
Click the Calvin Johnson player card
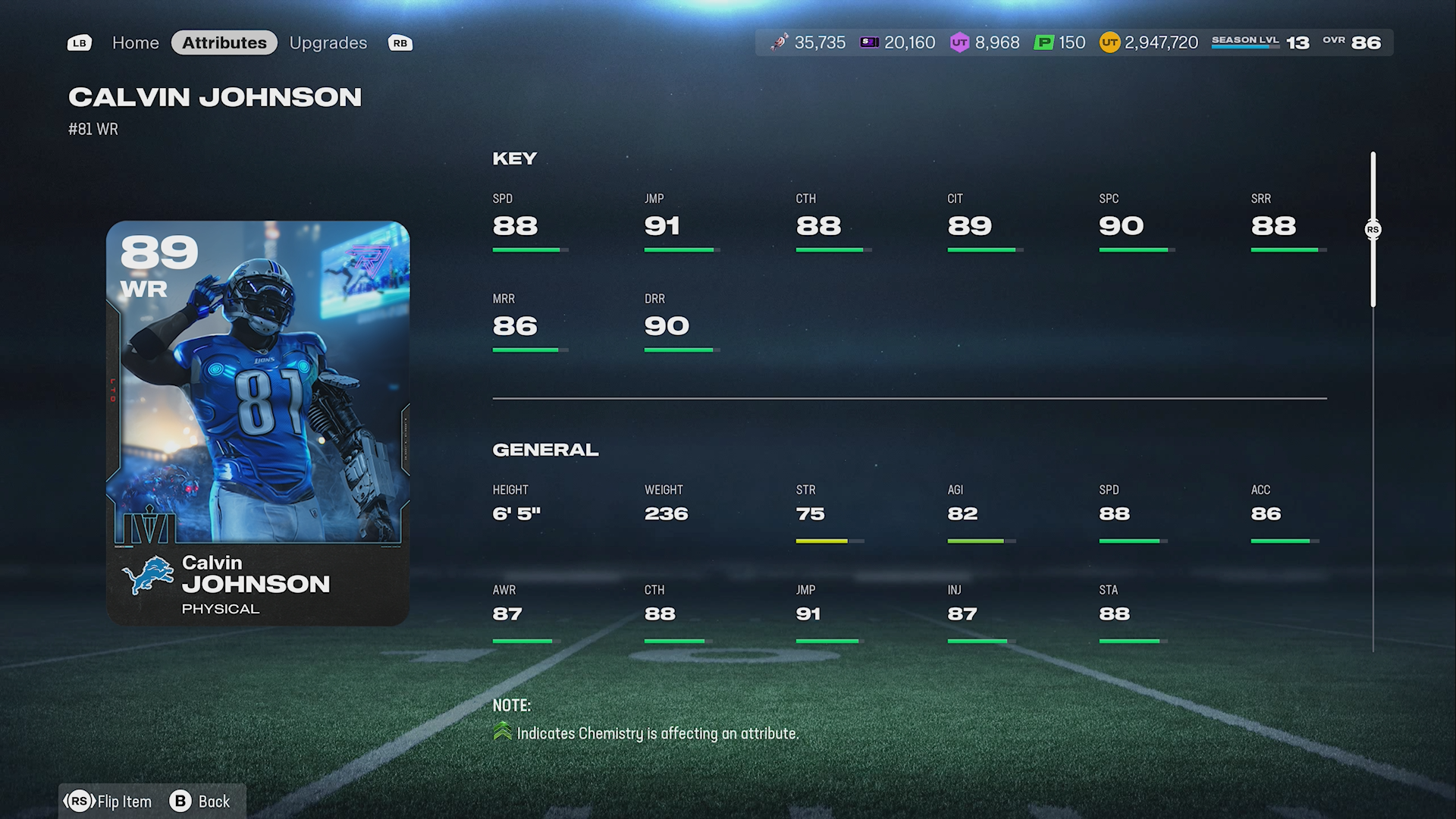(x=258, y=422)
